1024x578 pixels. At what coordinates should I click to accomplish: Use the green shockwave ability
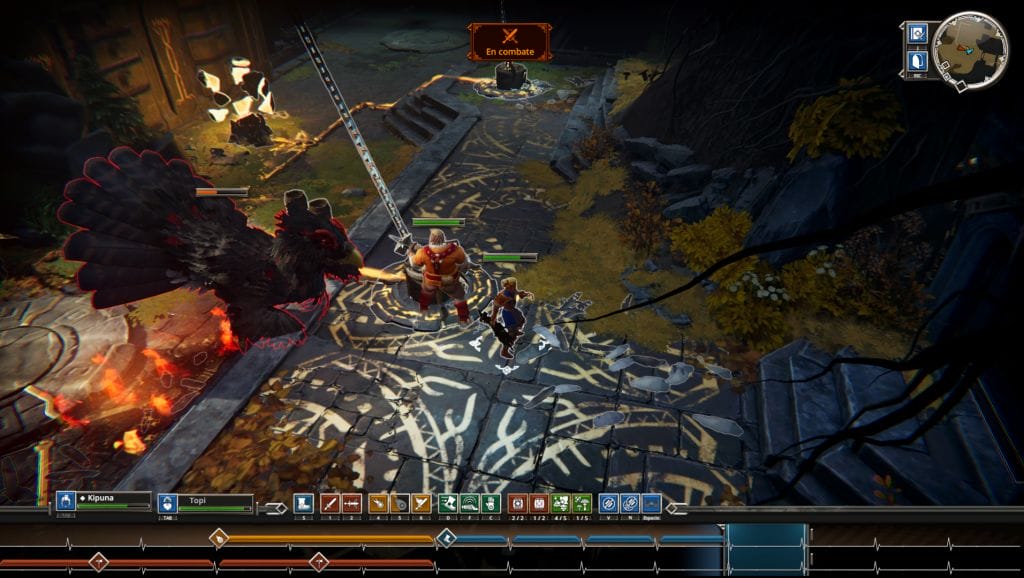click(470, 503)
